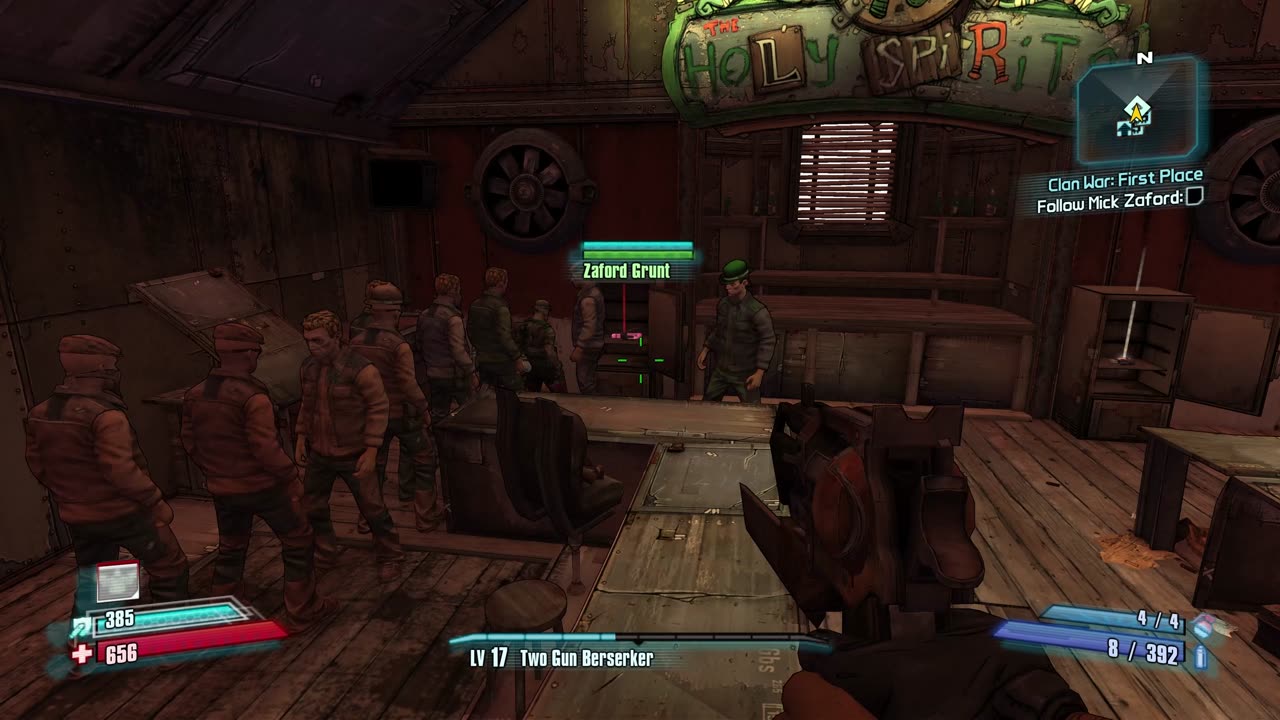Click the ammo type icon by the counter
The width and height of the screenshot is (1280, 720).
coord(1200,656)
